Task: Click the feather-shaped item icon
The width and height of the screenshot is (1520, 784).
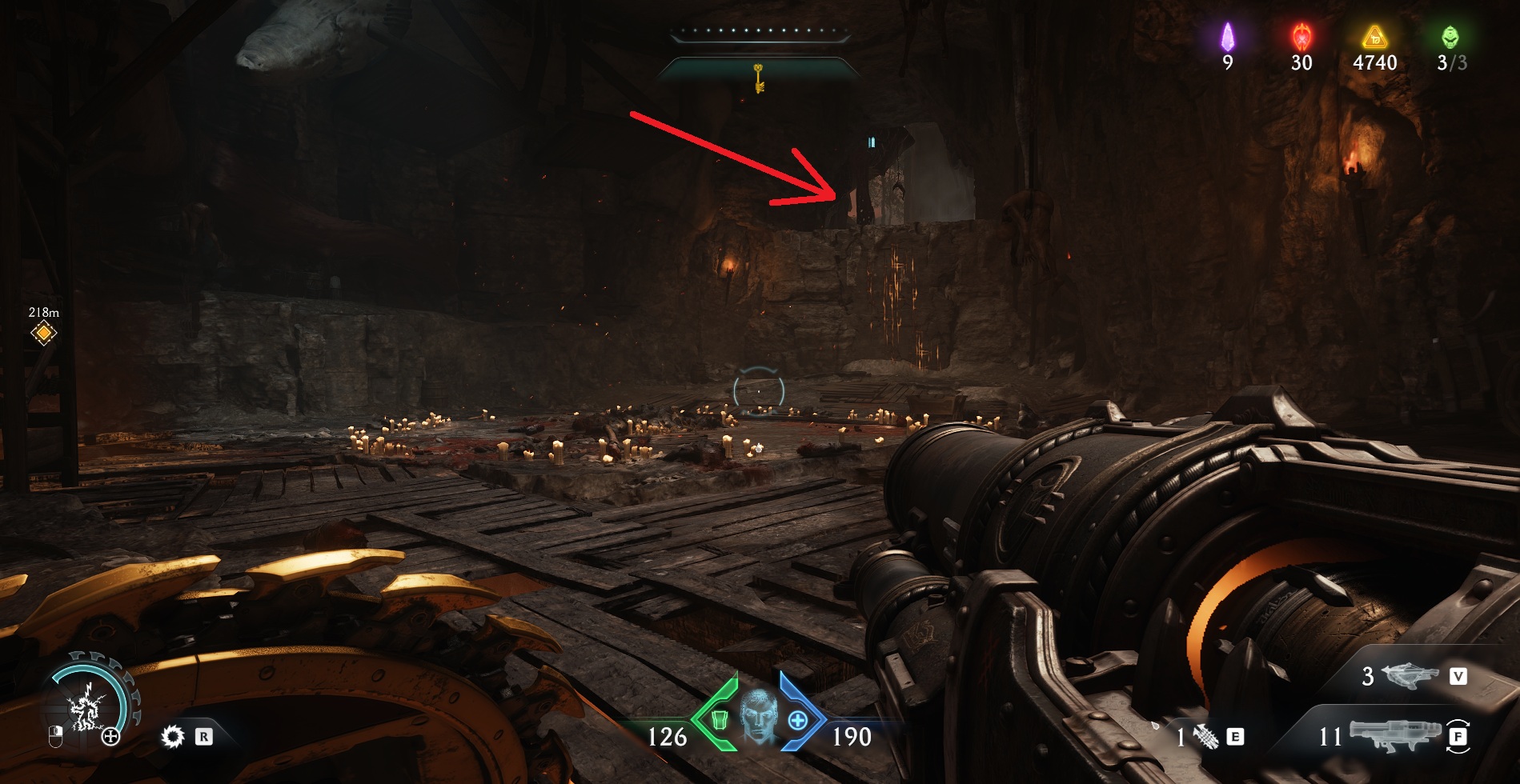Action: 1205,736
